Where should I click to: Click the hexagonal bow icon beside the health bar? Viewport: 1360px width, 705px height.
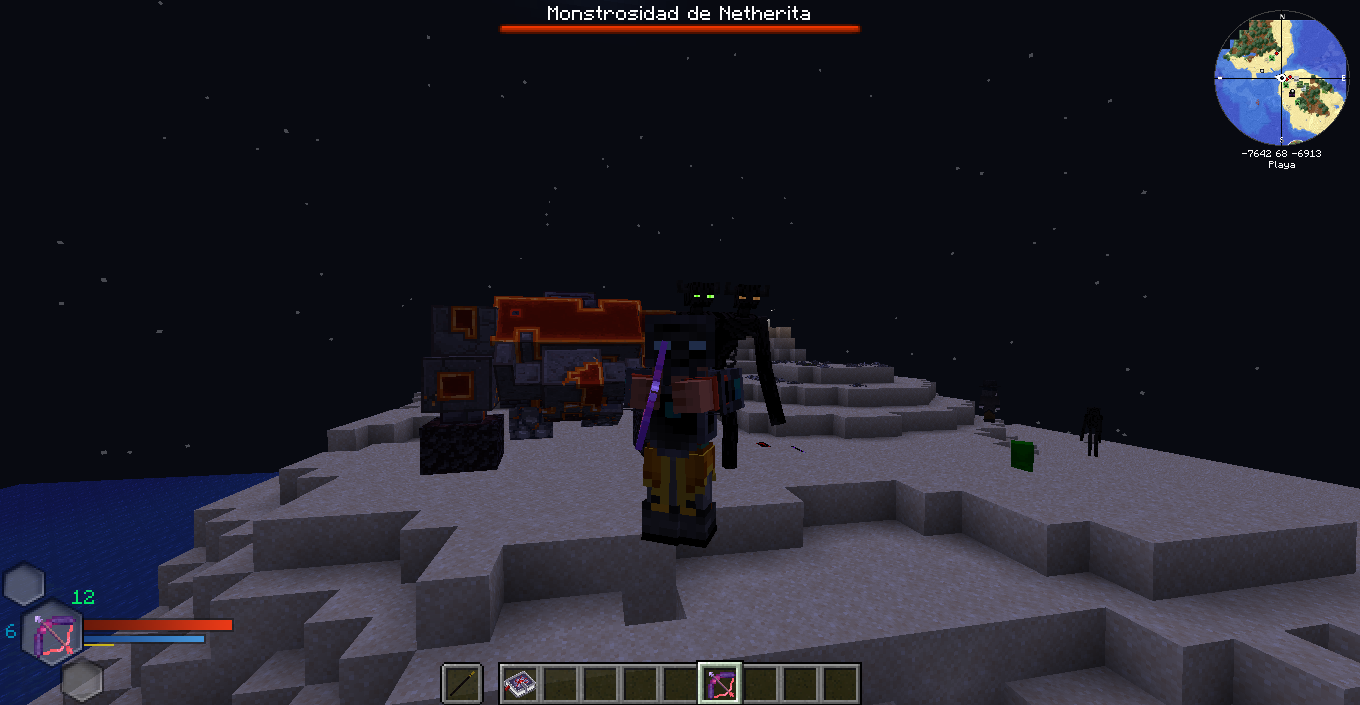pos(53,633)
